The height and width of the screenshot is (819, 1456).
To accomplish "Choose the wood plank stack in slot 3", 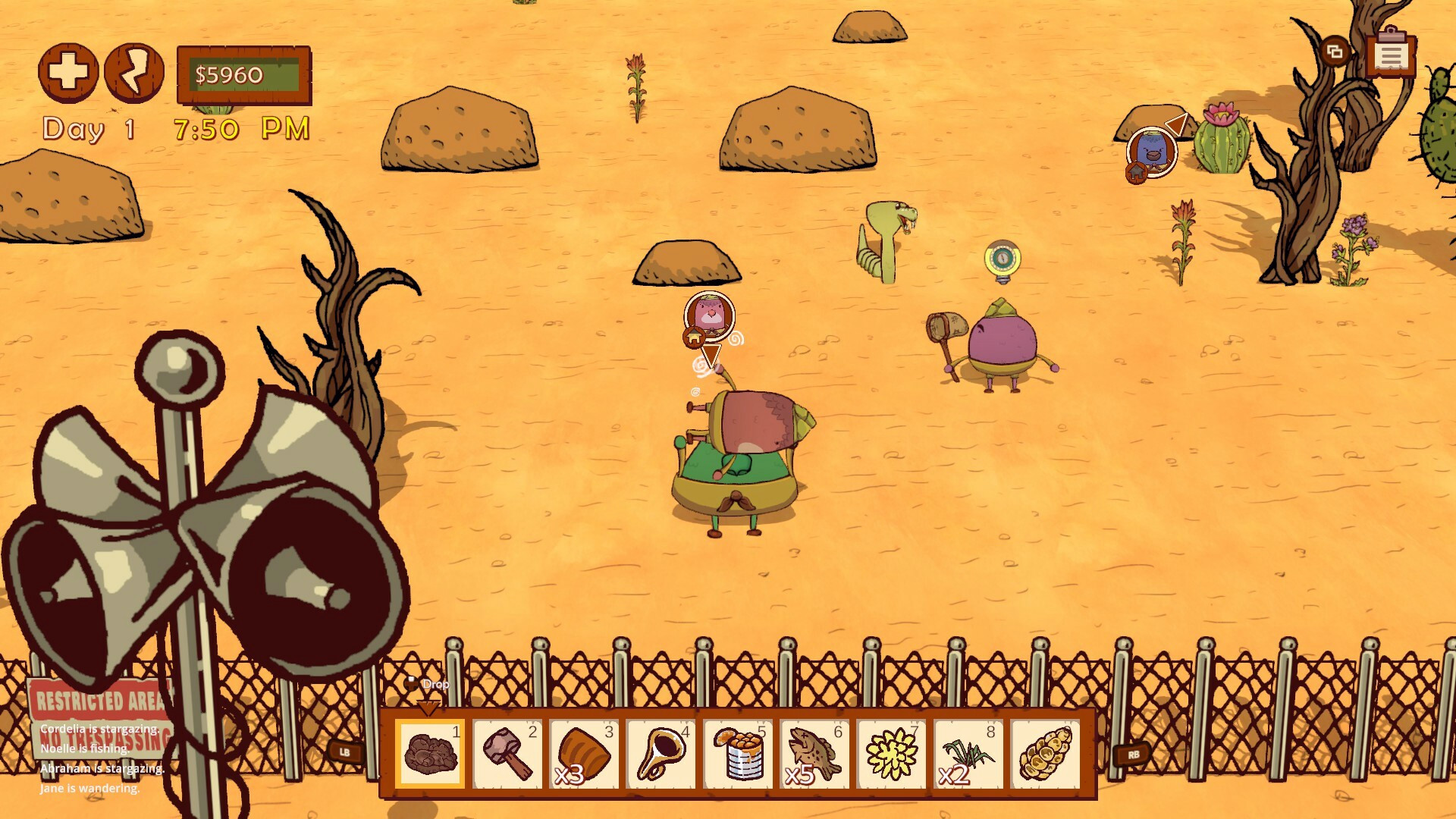I will [584, 753].
